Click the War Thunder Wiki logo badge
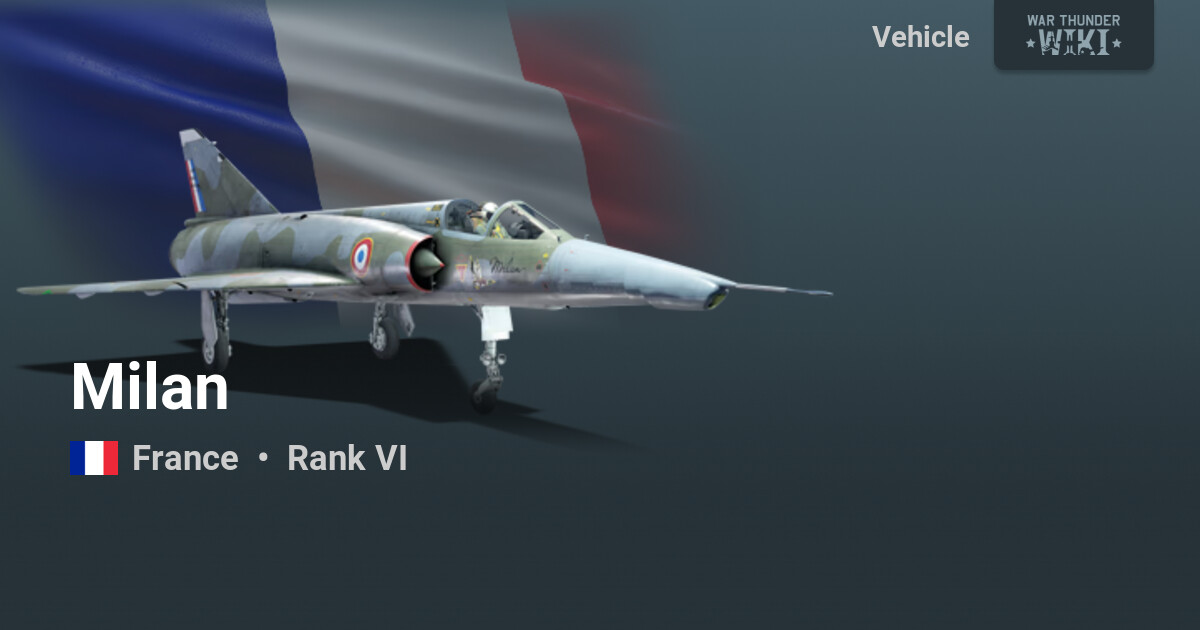 pos(1073,34)
